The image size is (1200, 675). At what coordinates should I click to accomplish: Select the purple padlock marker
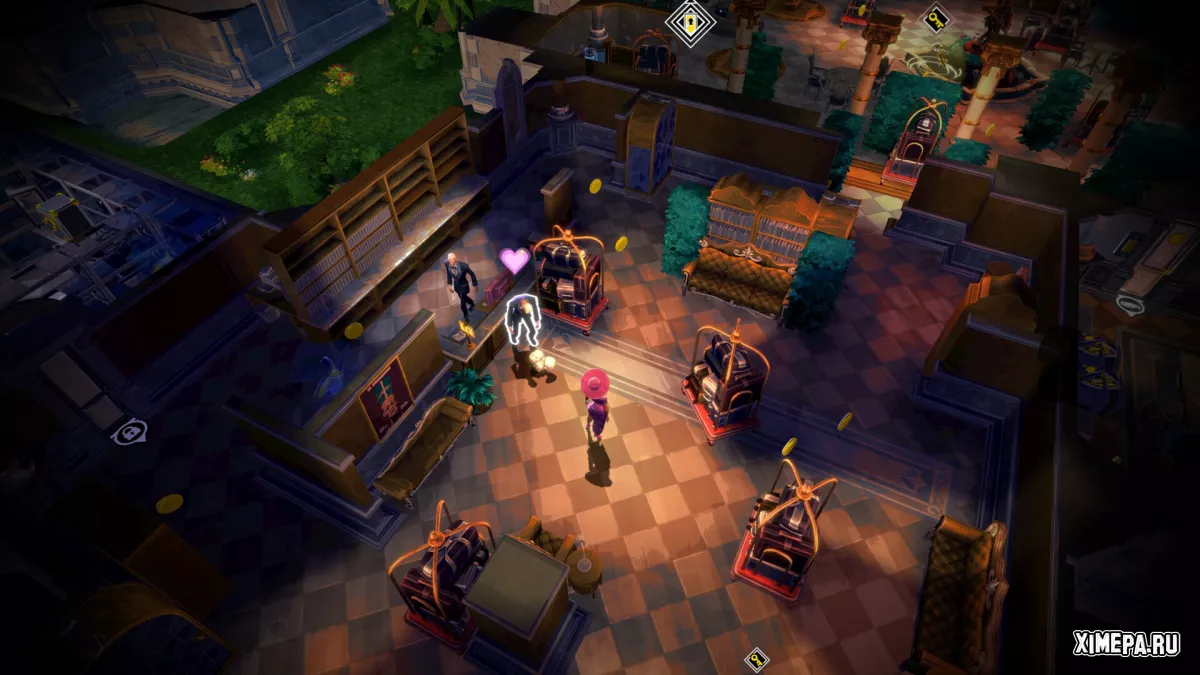click(129, 433)
